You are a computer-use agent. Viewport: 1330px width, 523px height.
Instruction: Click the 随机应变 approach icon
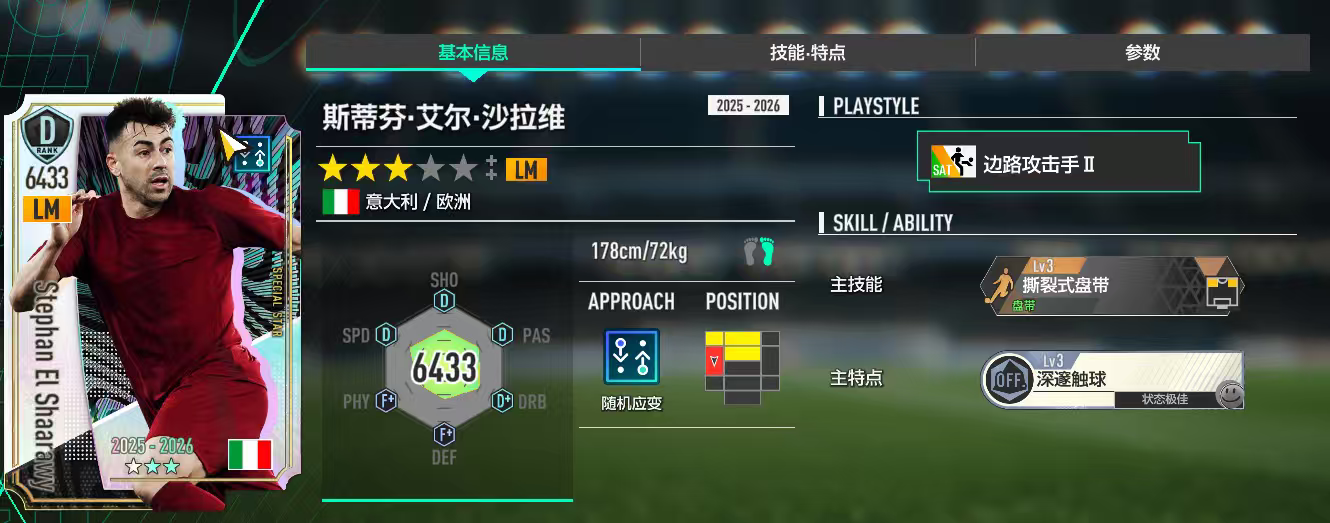[x=631, y=357]
